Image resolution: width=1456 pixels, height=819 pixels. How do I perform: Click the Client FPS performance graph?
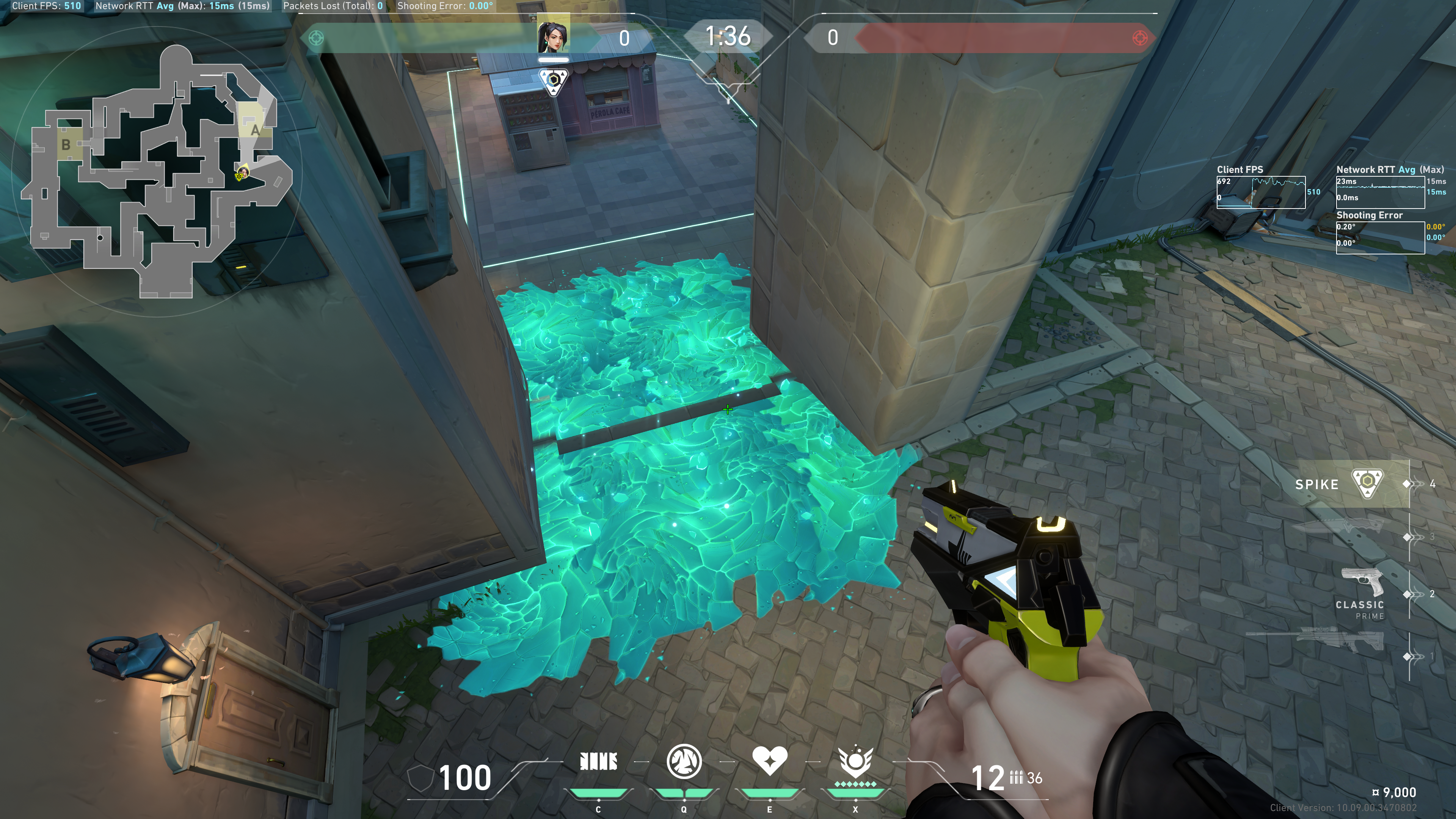pyautogui.click(x=1260, y=192)
